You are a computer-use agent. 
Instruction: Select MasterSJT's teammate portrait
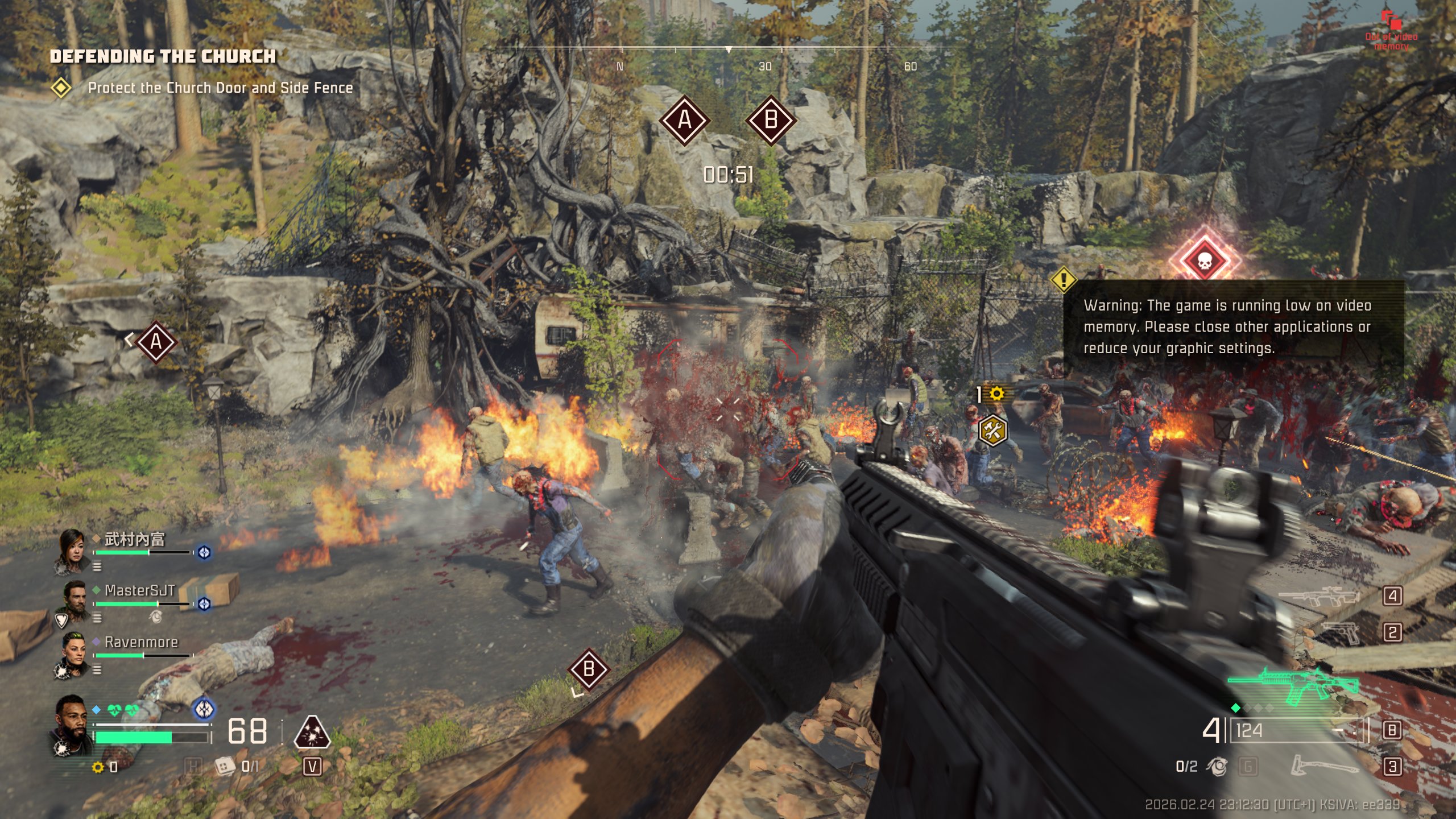click(x=74, y=600)
